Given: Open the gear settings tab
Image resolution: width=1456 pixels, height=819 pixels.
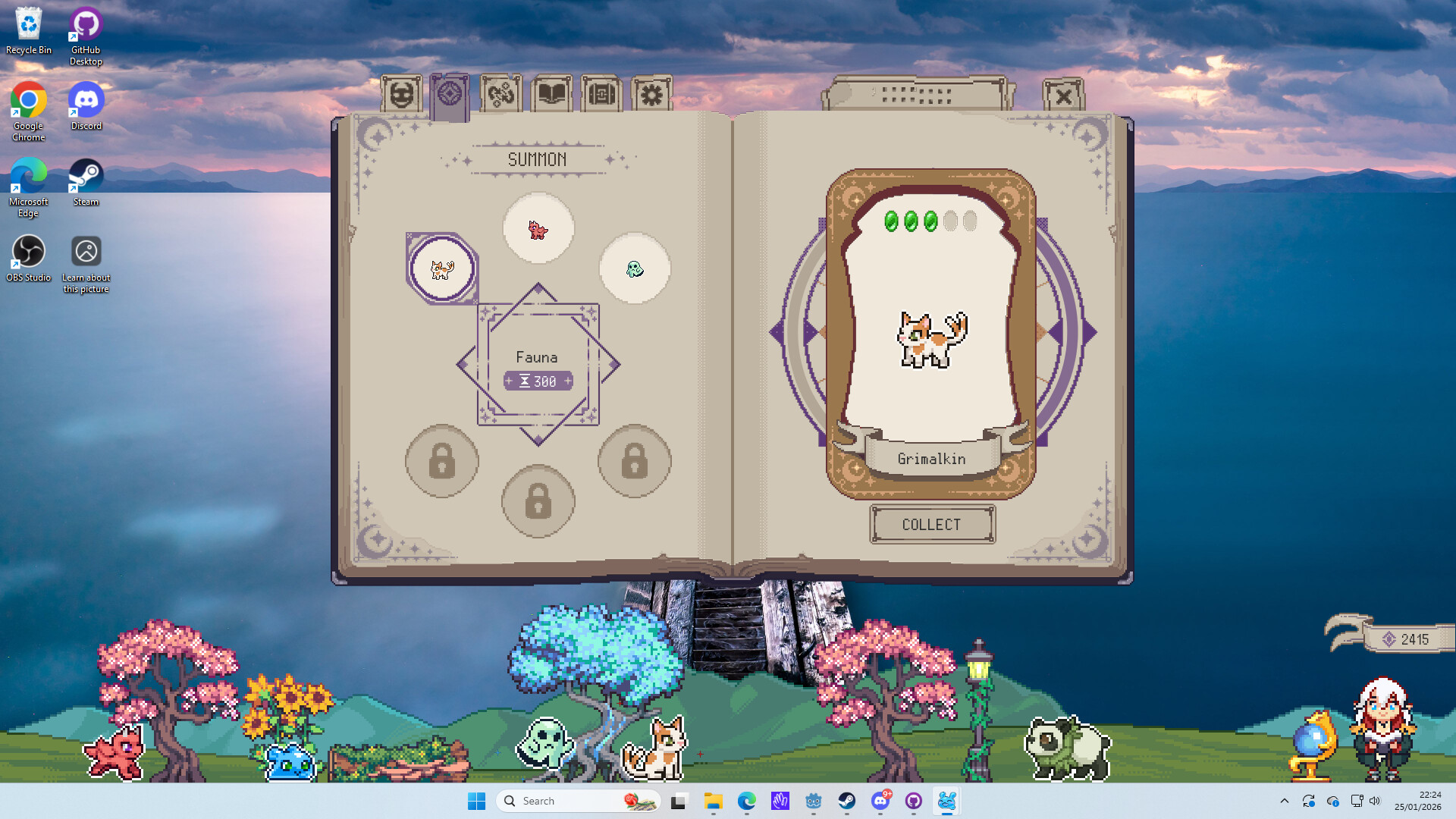Looking at the screenshot, I should pyautogui.click(x=651, y=96).
